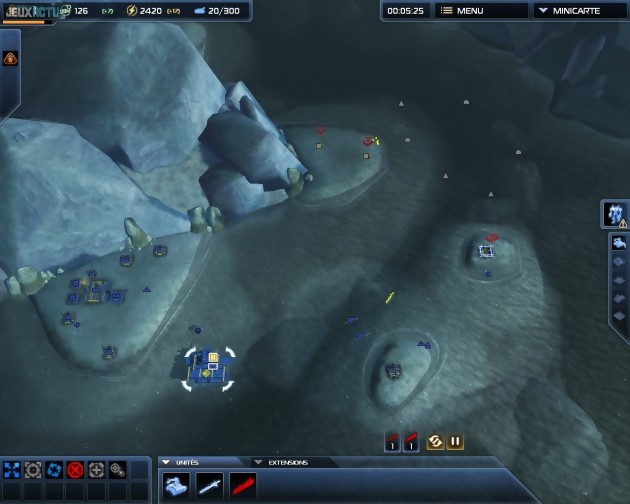This screenshot has height=504, width=630.
Task: Switch to the EXTENSIONS tab
Action: [x=287, y=462]
